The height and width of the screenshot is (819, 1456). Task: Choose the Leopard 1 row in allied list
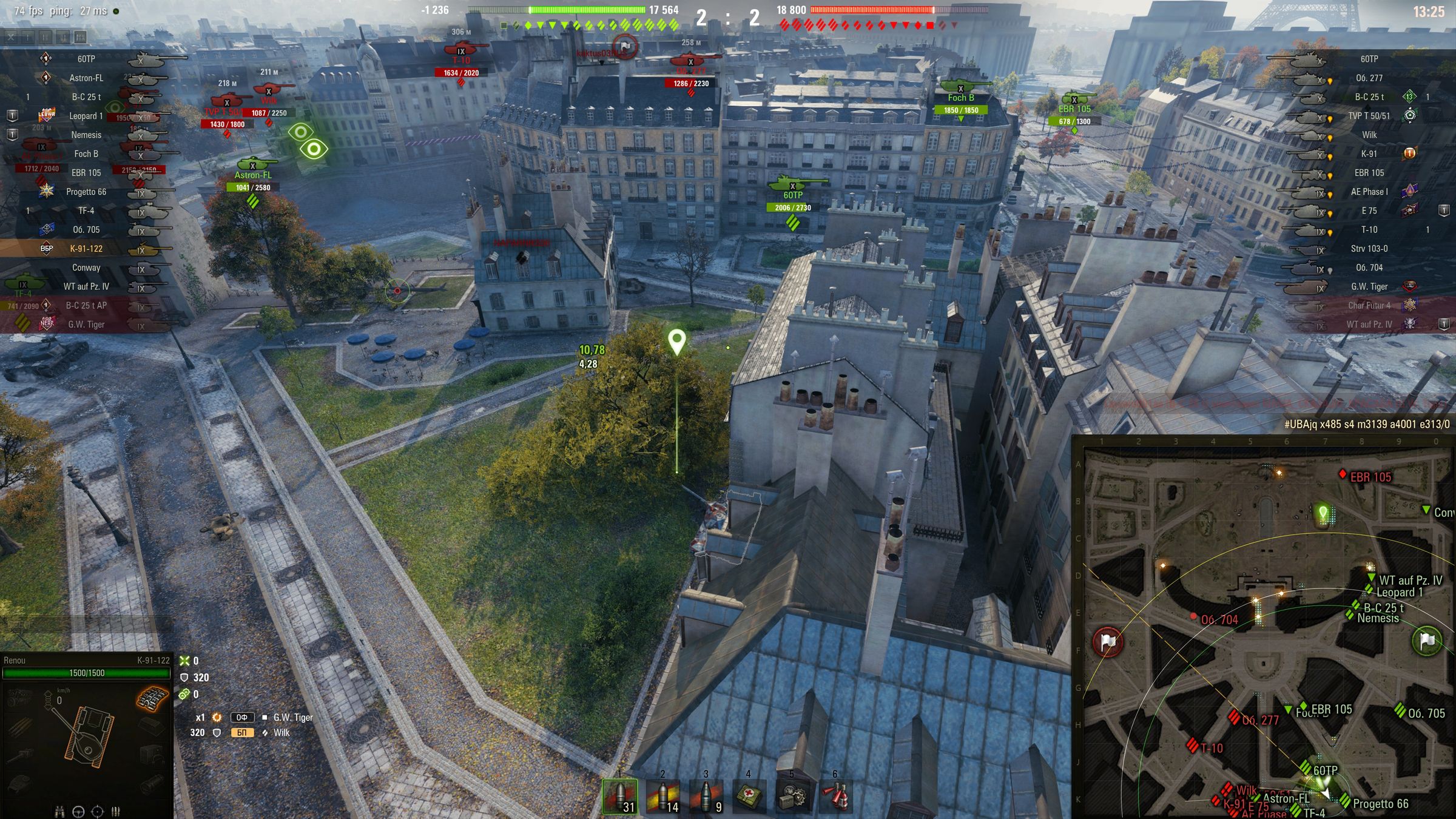pos(86,116)
